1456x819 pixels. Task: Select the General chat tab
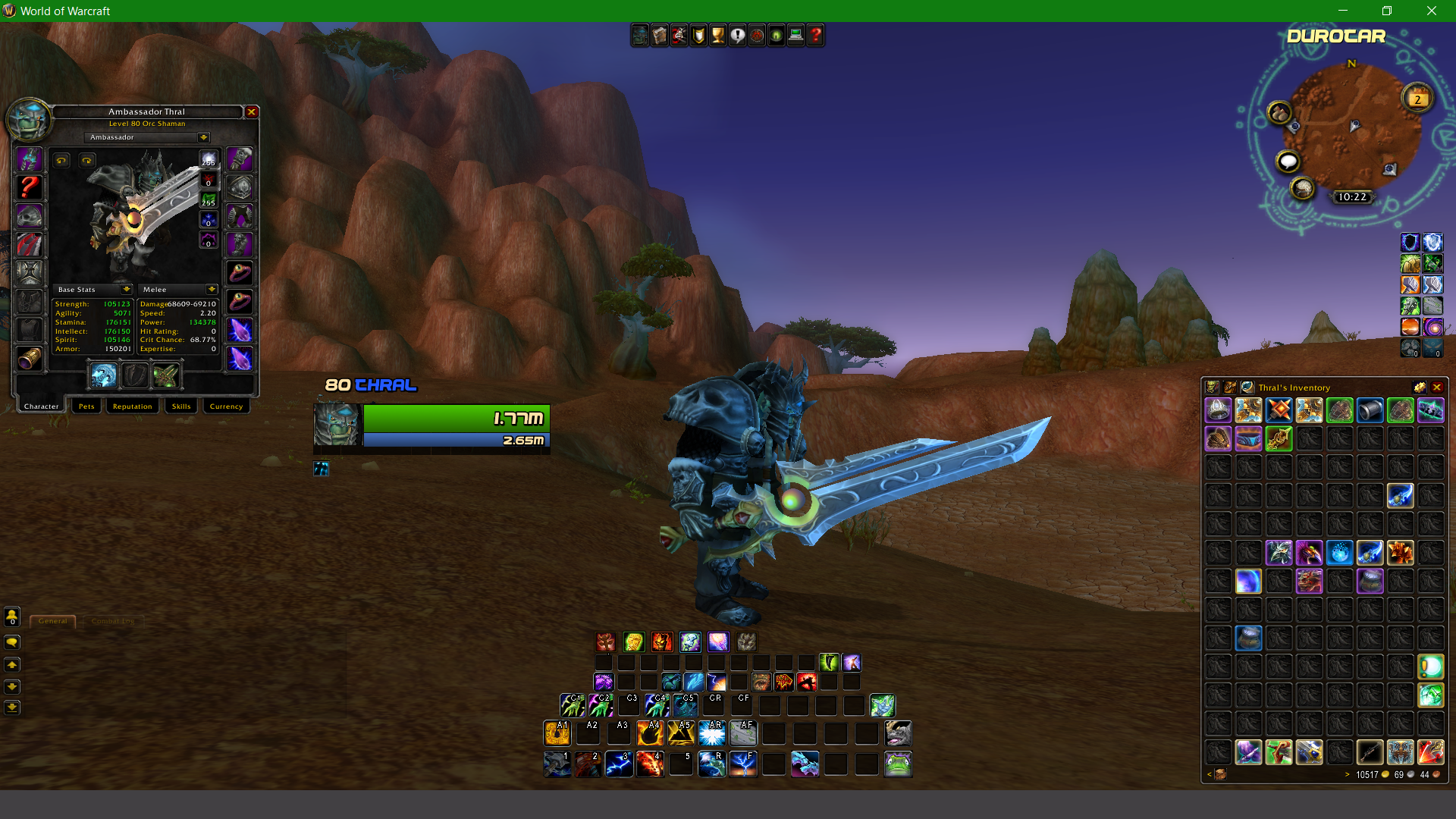[x=53, y=621]
